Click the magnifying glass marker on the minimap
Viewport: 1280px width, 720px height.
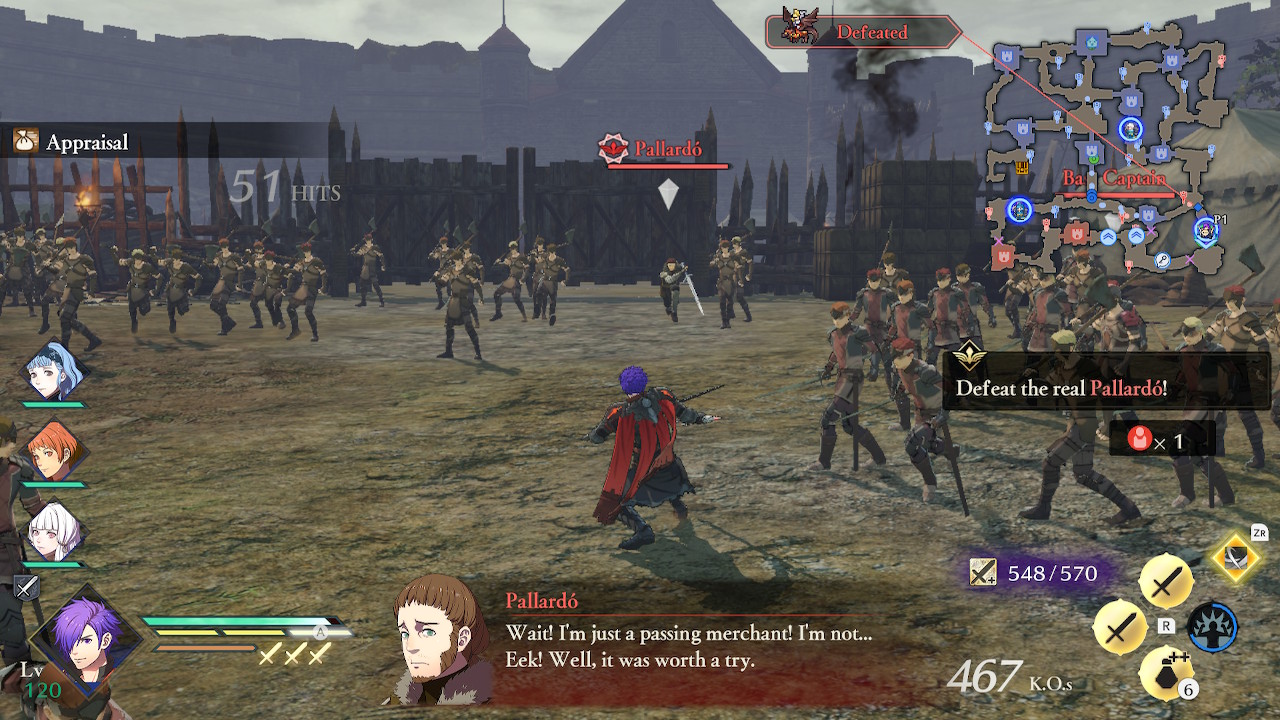[x=1161, y=259]
